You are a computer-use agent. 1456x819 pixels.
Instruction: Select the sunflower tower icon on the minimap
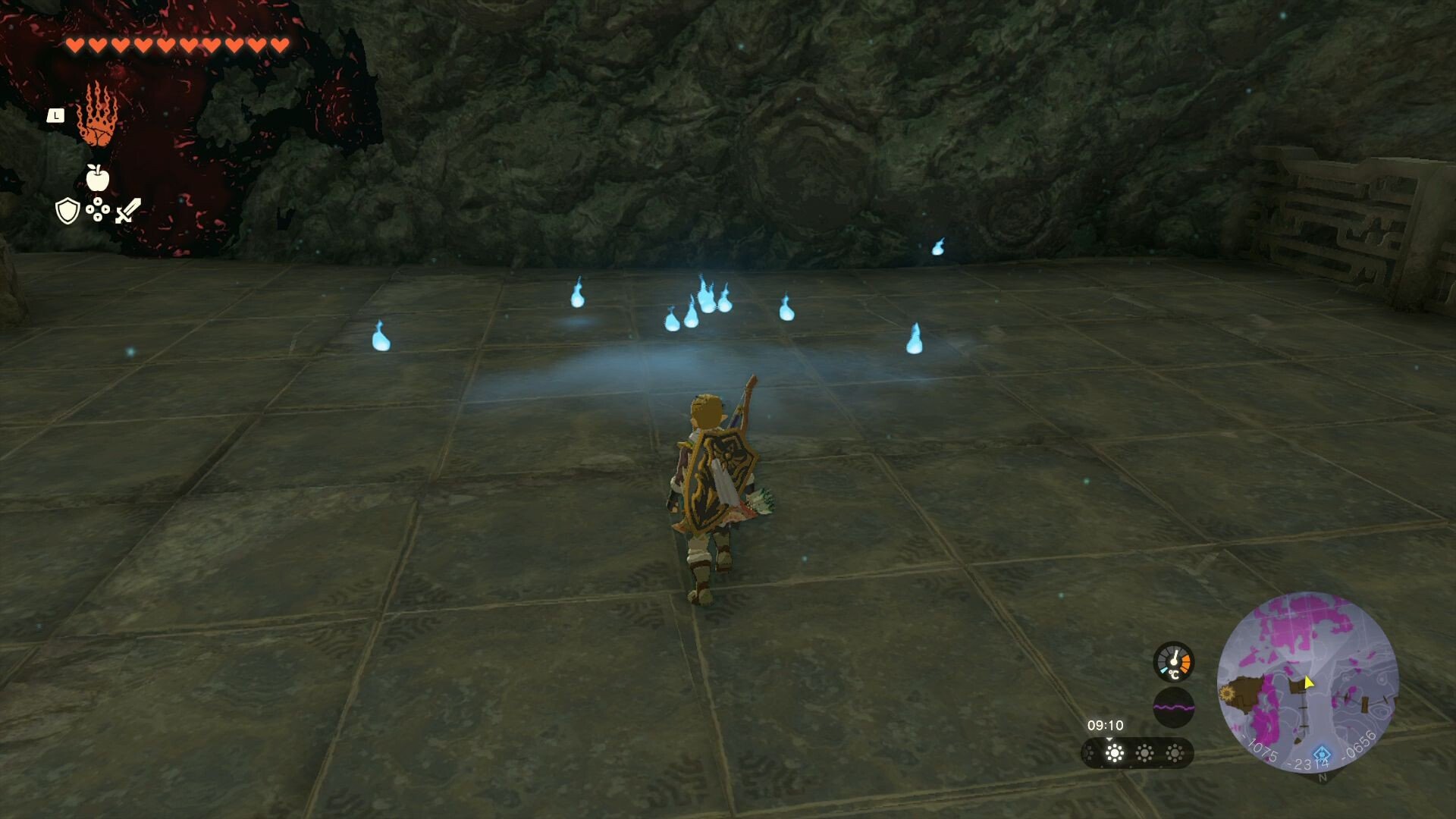(1226, 694)
